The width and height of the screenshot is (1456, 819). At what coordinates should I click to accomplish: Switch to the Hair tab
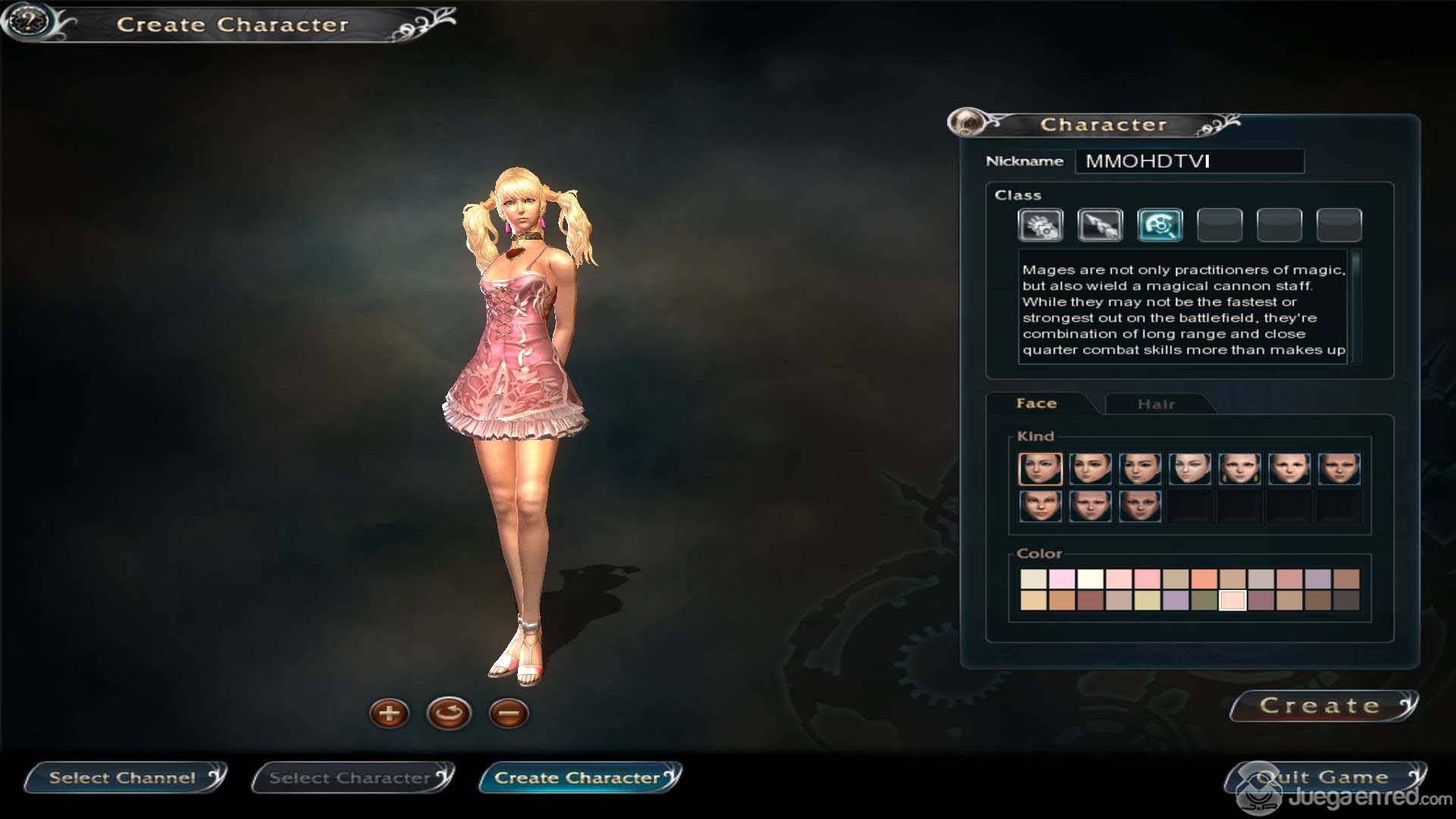1156,404
